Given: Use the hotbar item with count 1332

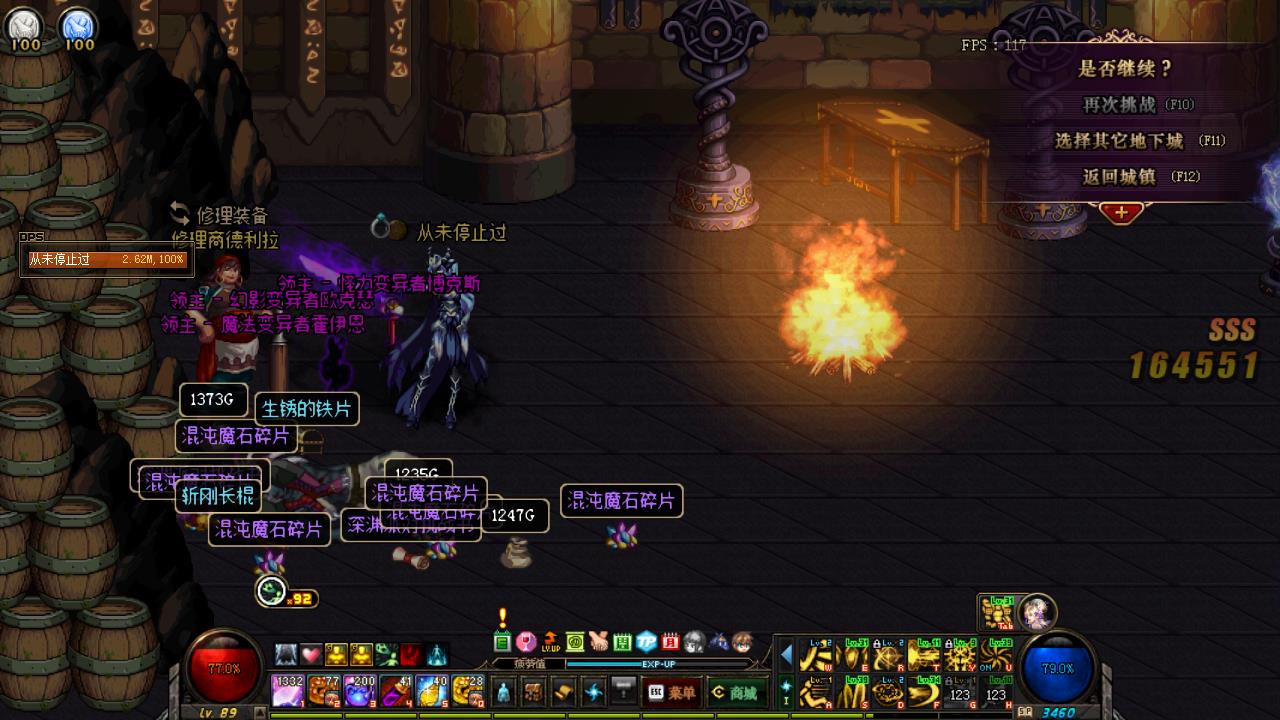Looking at the screenshot, I should 288,691.
